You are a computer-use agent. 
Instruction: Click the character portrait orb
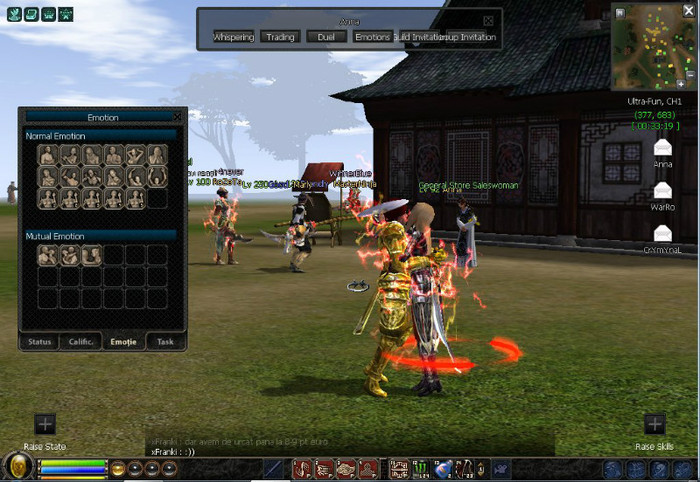[17, 467]
